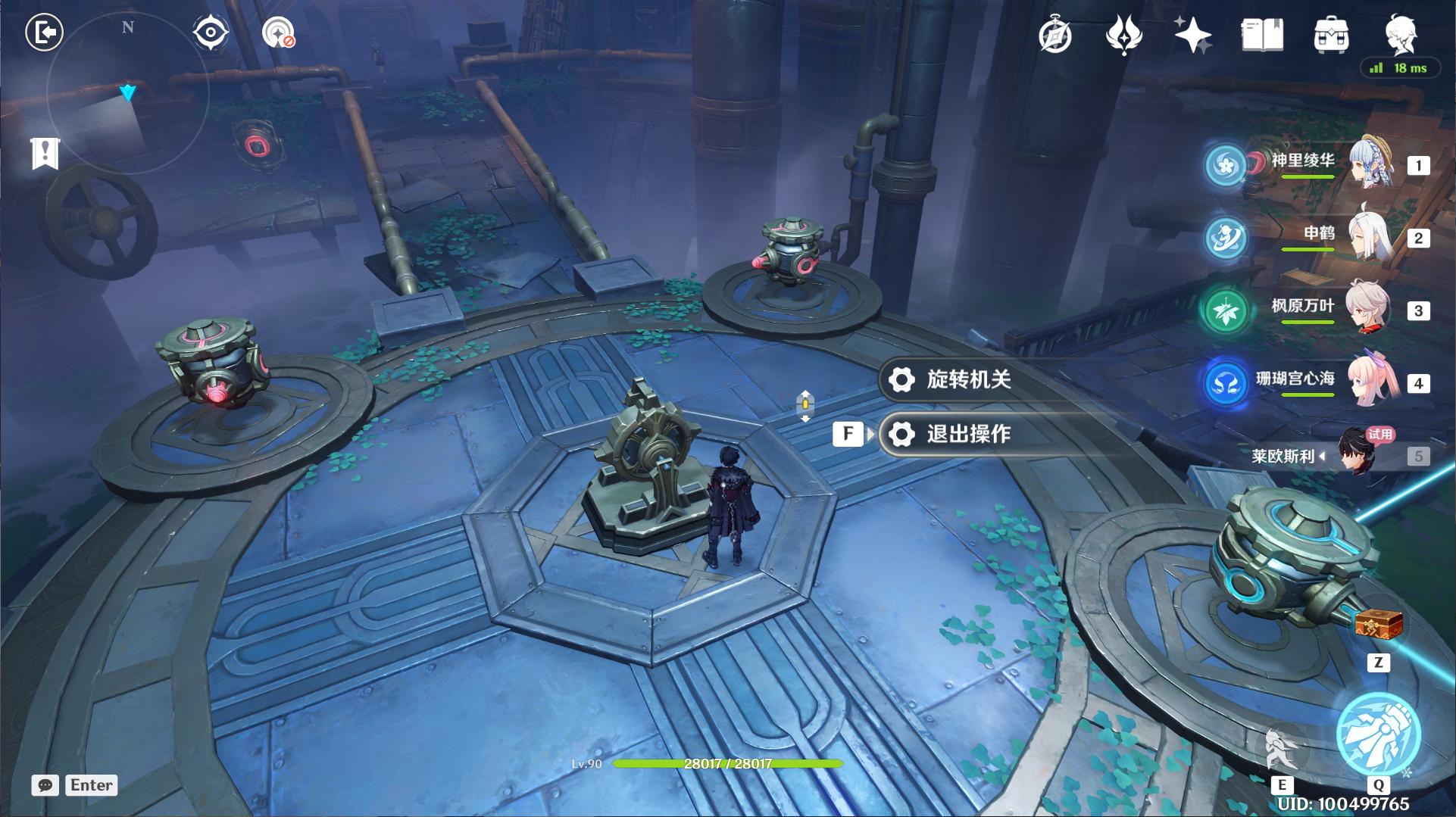Open the chat speech bubble button
Viewport: 1456px width, 817px height.
(x=45, y=785)
